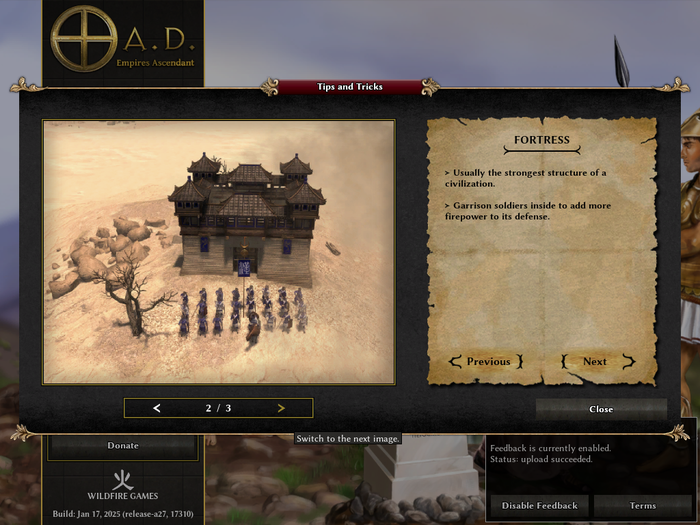The height and width of the screenshot is (525, 700).
Task: Click Disable Feedback button
Action: [539, 505]
